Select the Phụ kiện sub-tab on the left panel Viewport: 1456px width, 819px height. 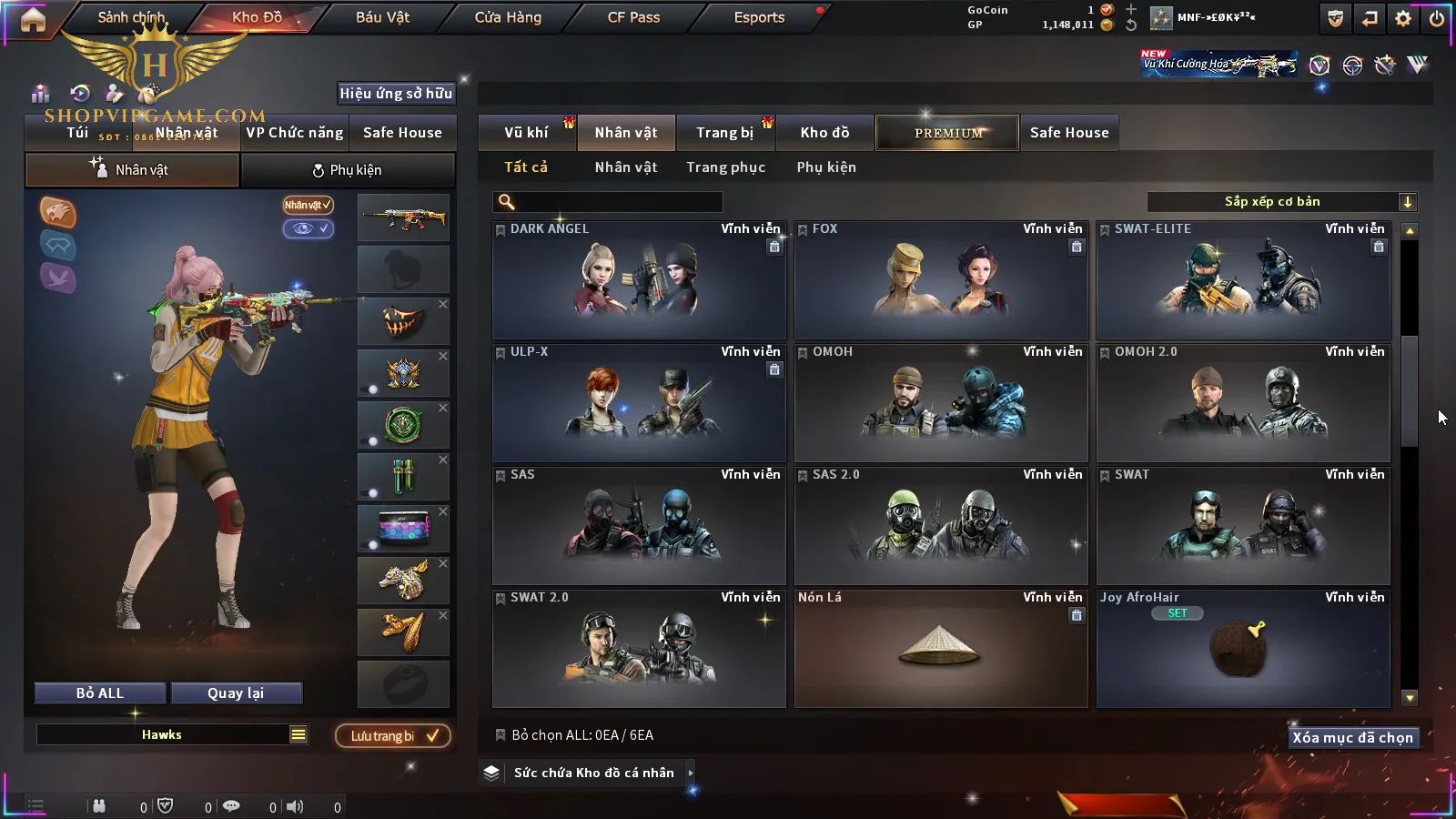click(348, 170)
